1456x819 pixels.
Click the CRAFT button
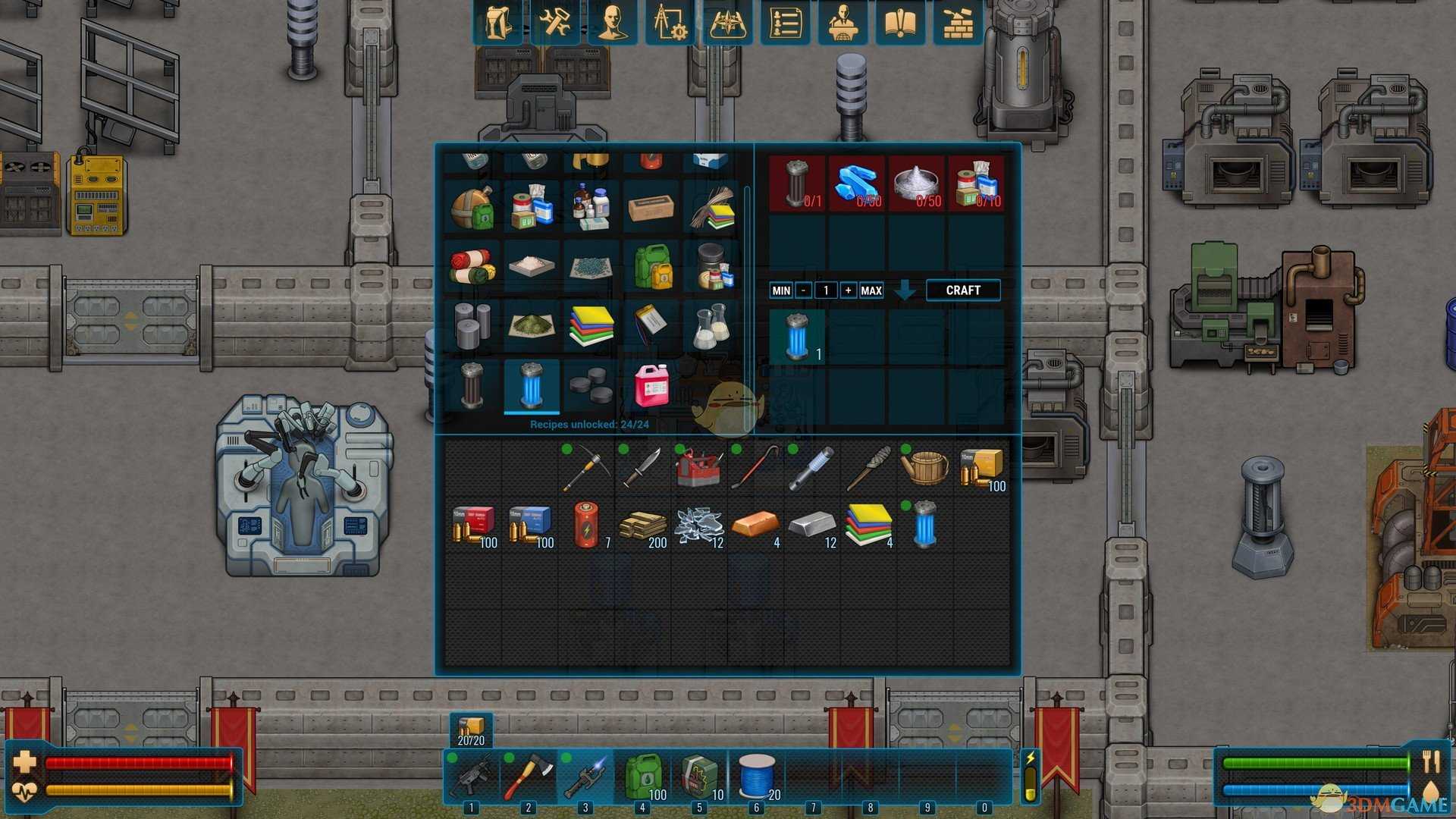point(962,290)
